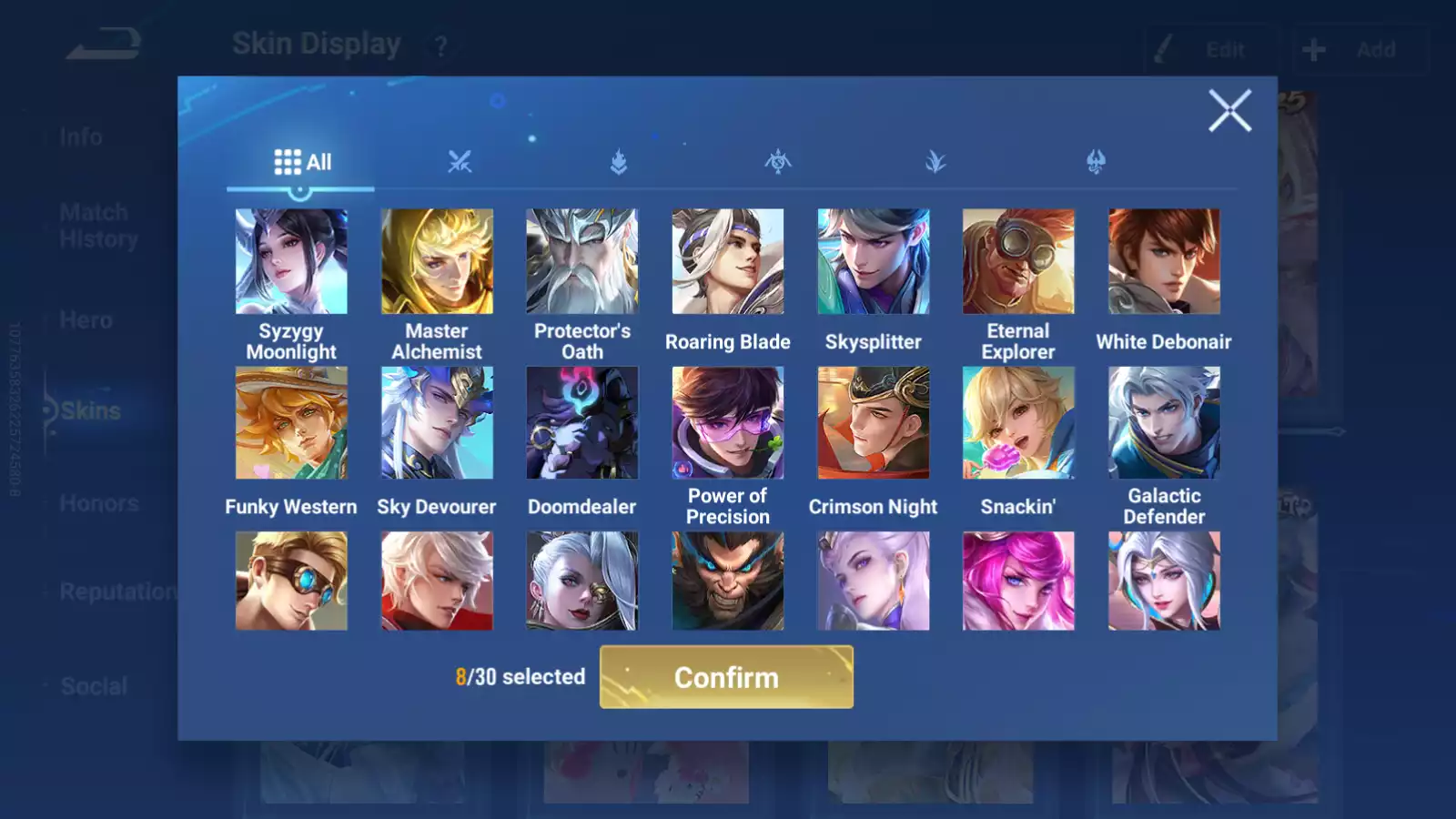Pick the Power of Precision skin
1456x819 pixels.
tap(728, 423)
